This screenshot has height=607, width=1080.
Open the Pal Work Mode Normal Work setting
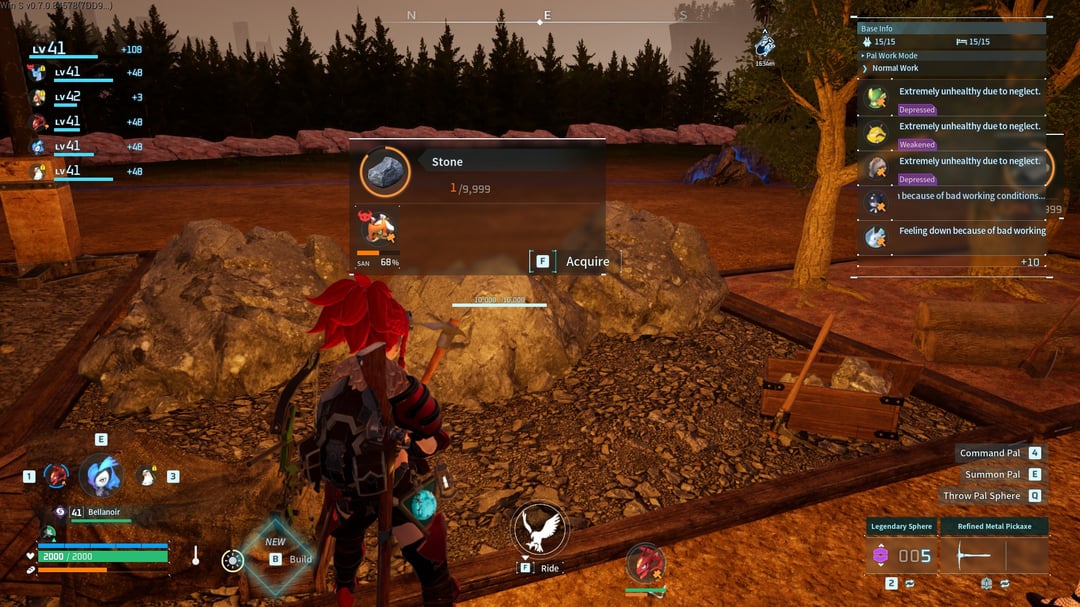coord(894,68)
